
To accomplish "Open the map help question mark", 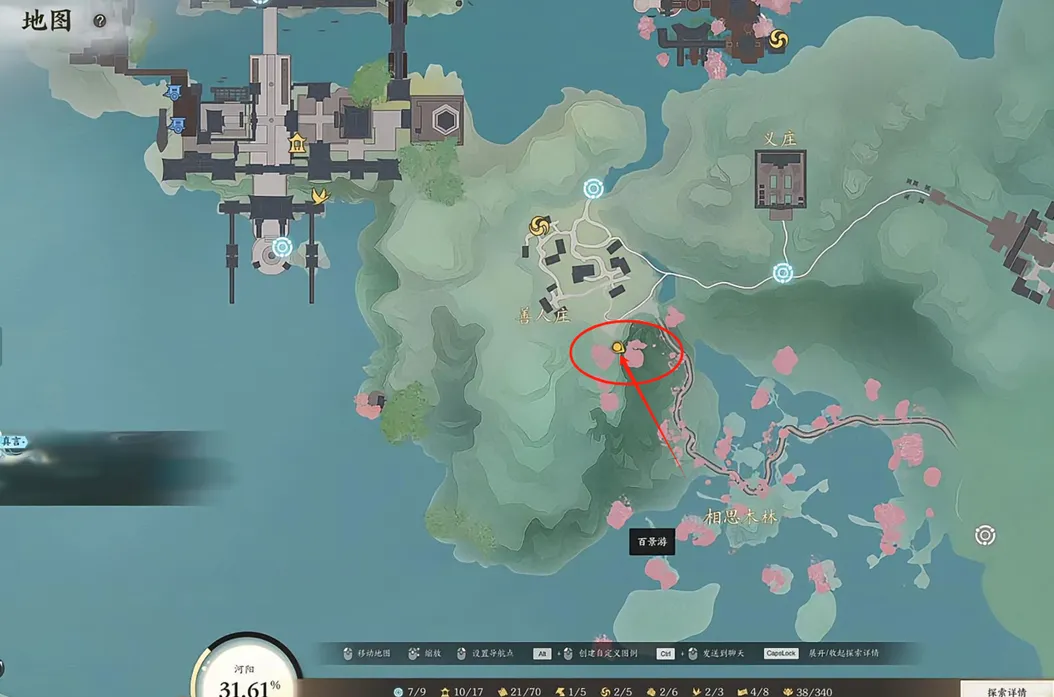I will [100, 20].
